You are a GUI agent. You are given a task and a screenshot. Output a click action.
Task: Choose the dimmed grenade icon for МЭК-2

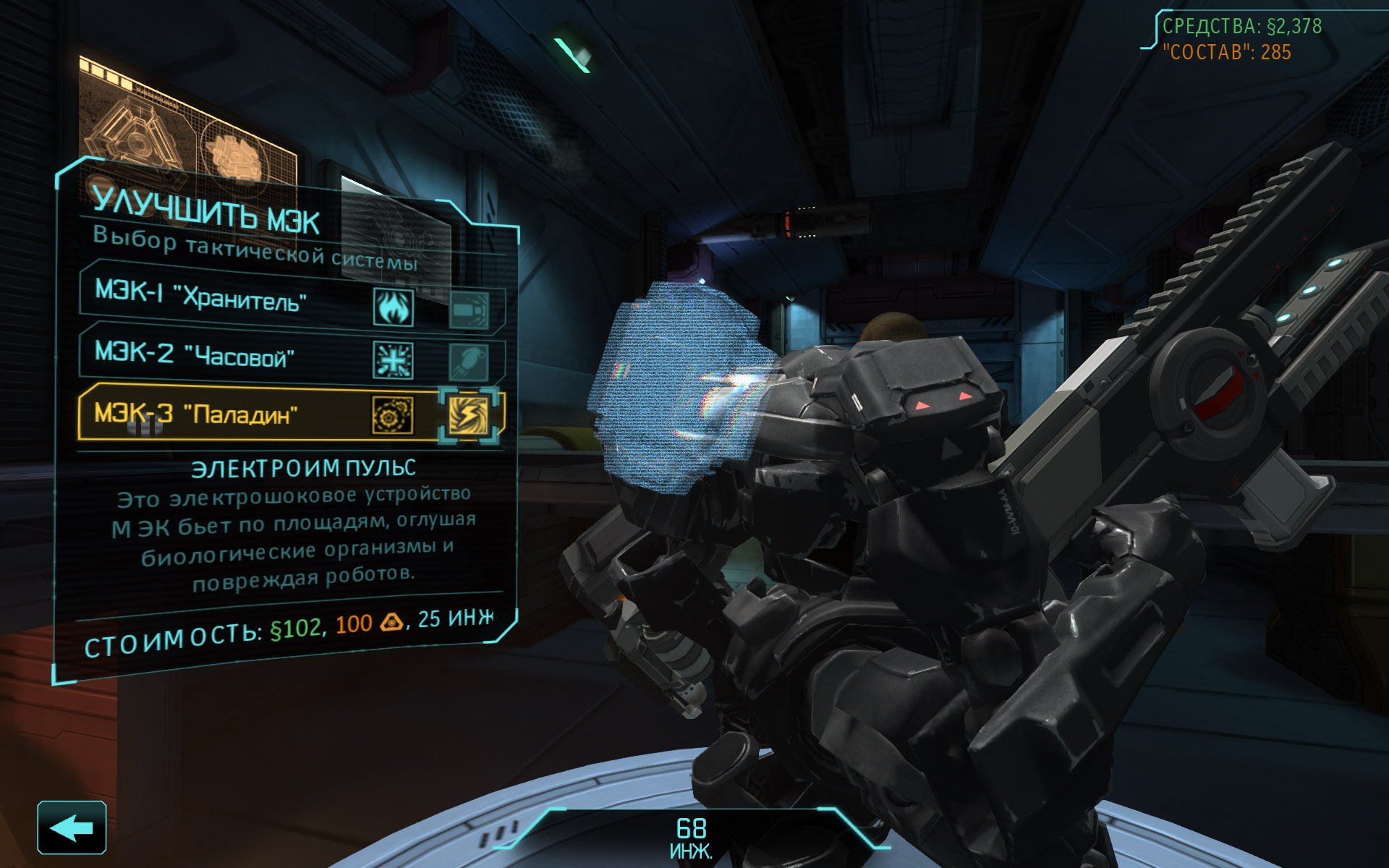click(469, 362)
